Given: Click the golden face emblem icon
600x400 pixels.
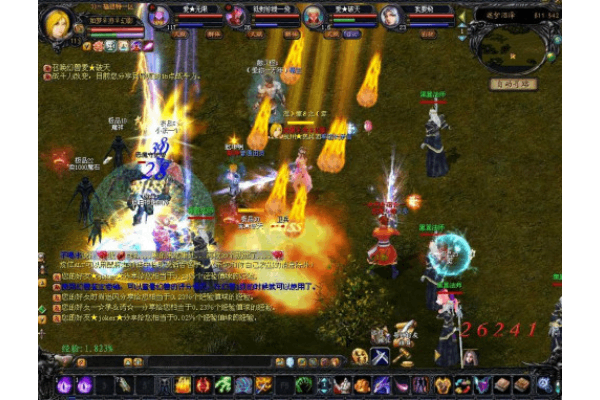Looking at the screenshot, I should coord(359,357).
